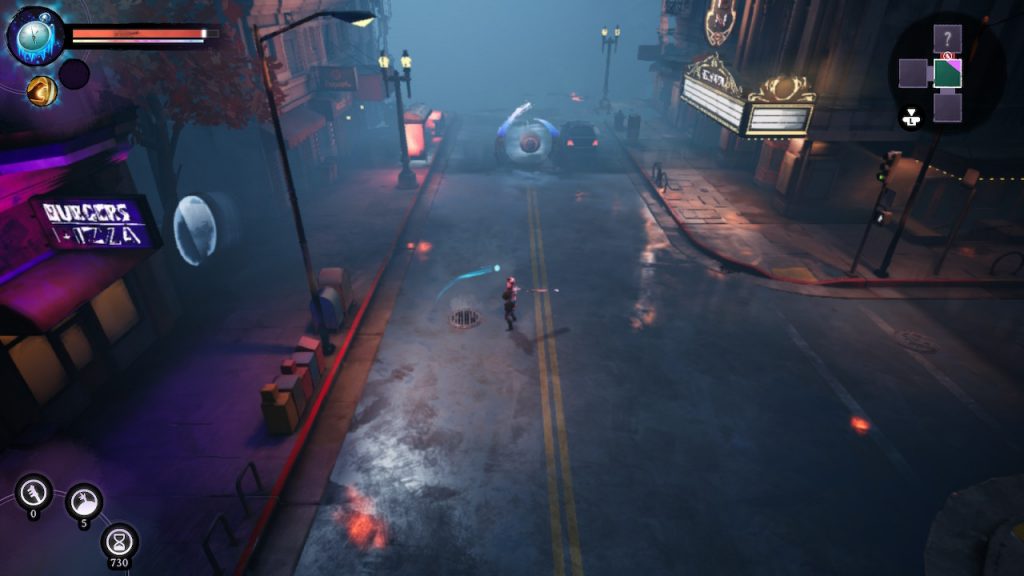Activate the frozen stopwatch ability icon
The image size is (1024, 576).
click(35, 35)
